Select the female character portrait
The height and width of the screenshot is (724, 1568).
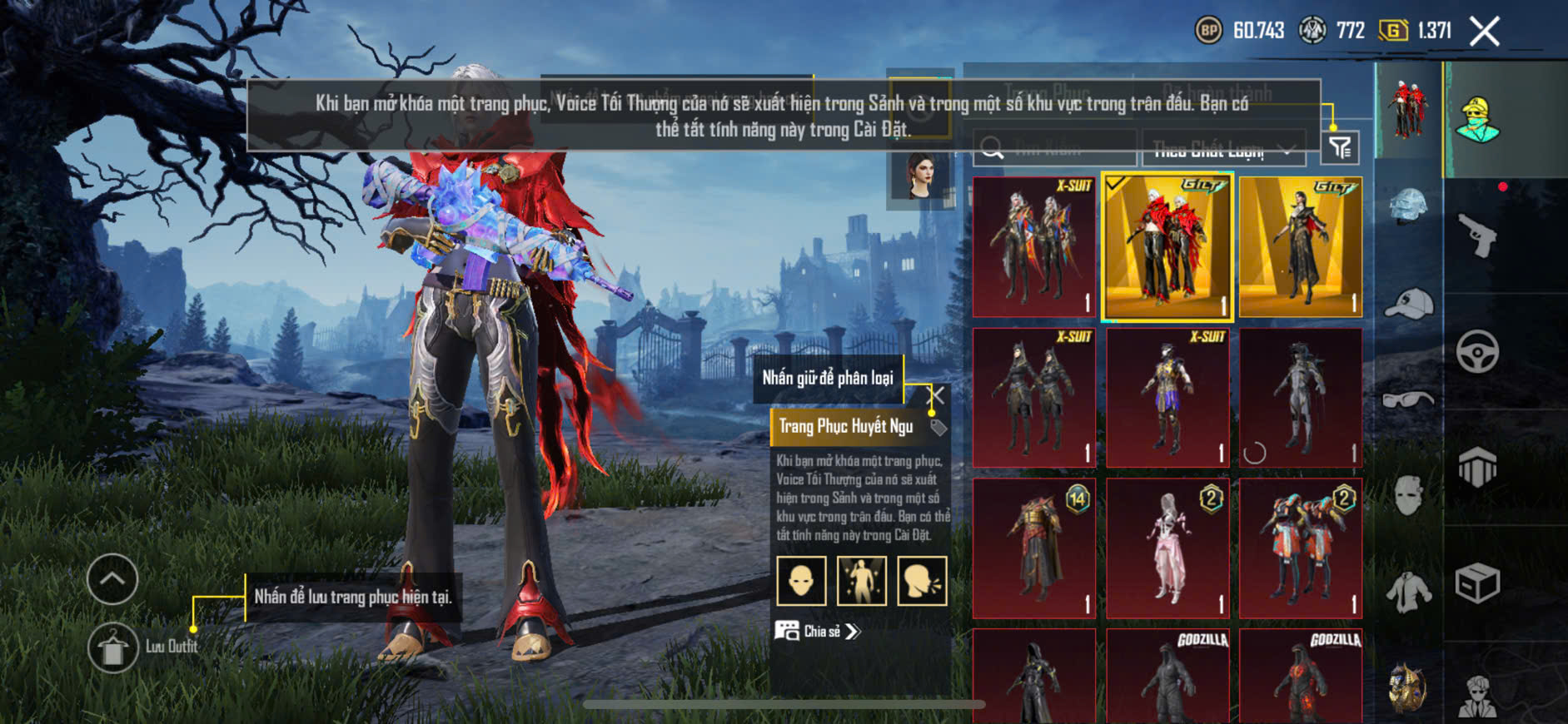(x=919, y=175)
